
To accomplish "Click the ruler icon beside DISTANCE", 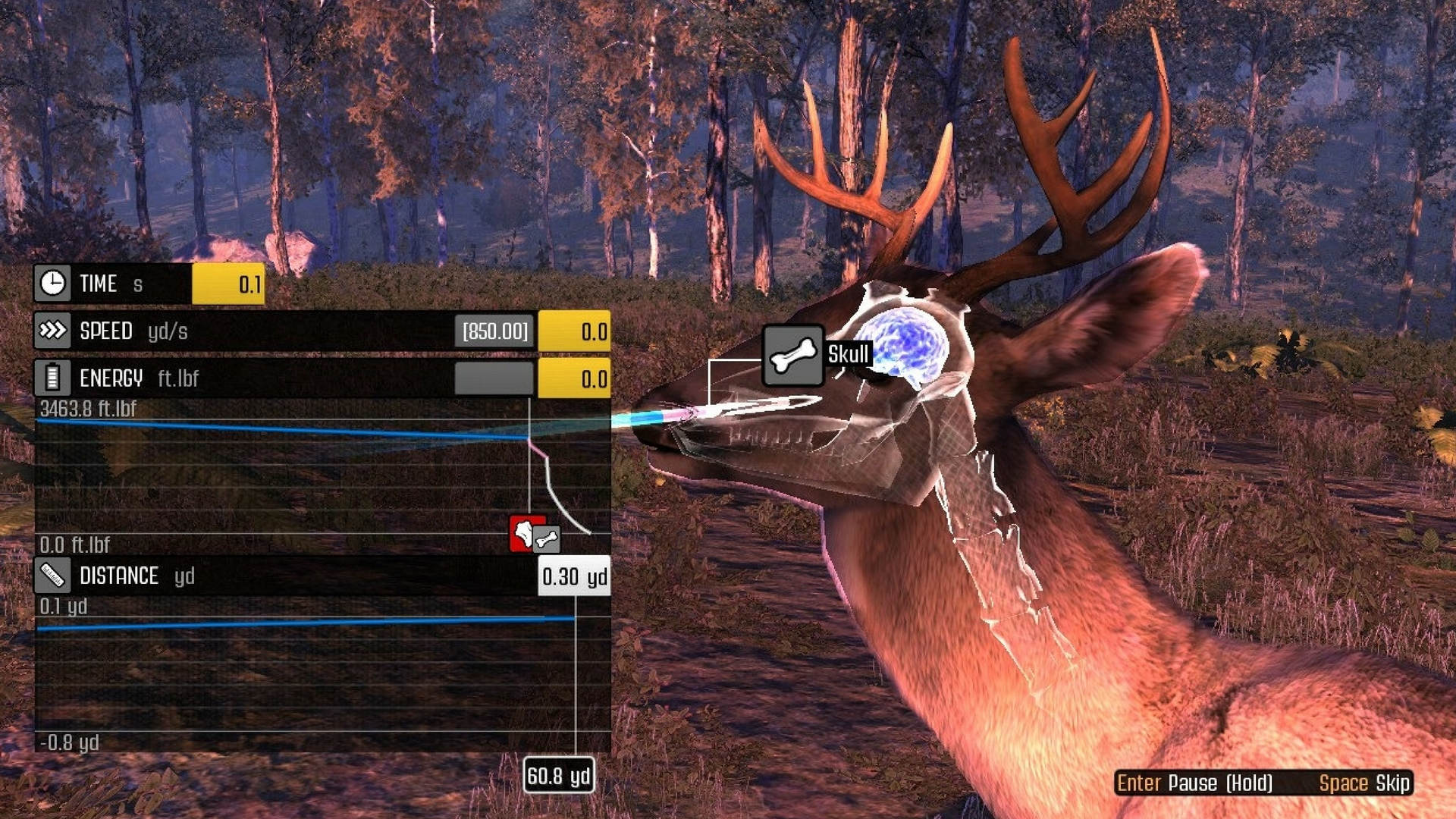I will click(52, 576).
